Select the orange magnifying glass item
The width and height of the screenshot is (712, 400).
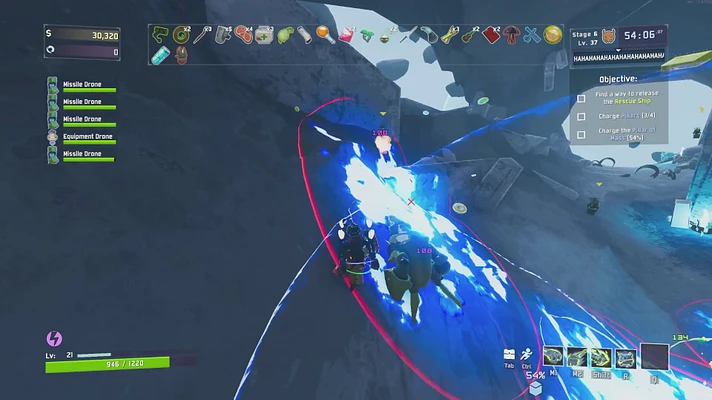click(x=324, y=35)
